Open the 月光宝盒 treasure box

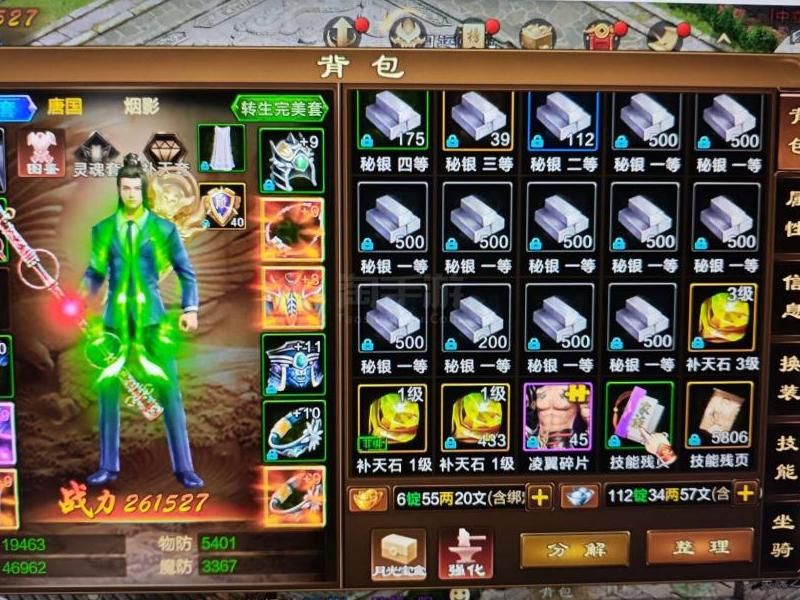point(398,552)
